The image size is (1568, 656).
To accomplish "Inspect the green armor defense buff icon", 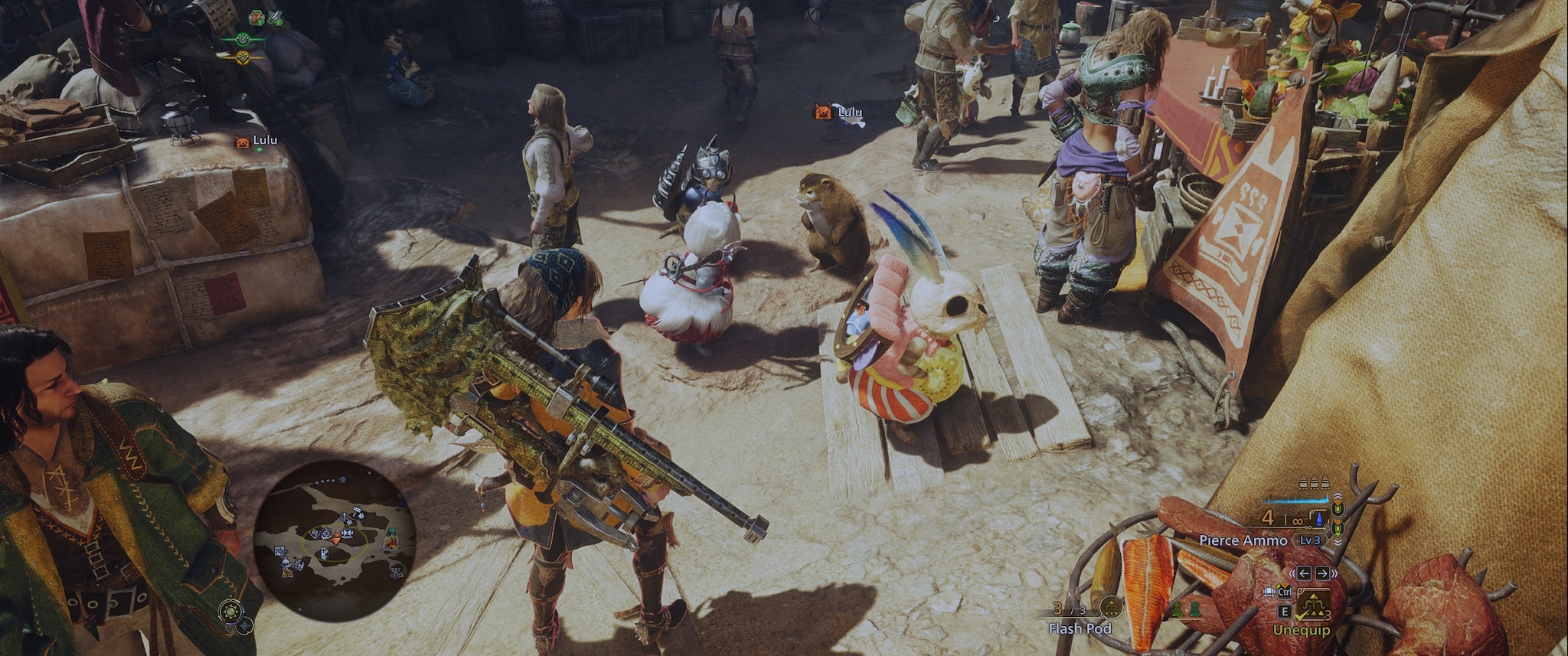I will click(x=256, y=17).
